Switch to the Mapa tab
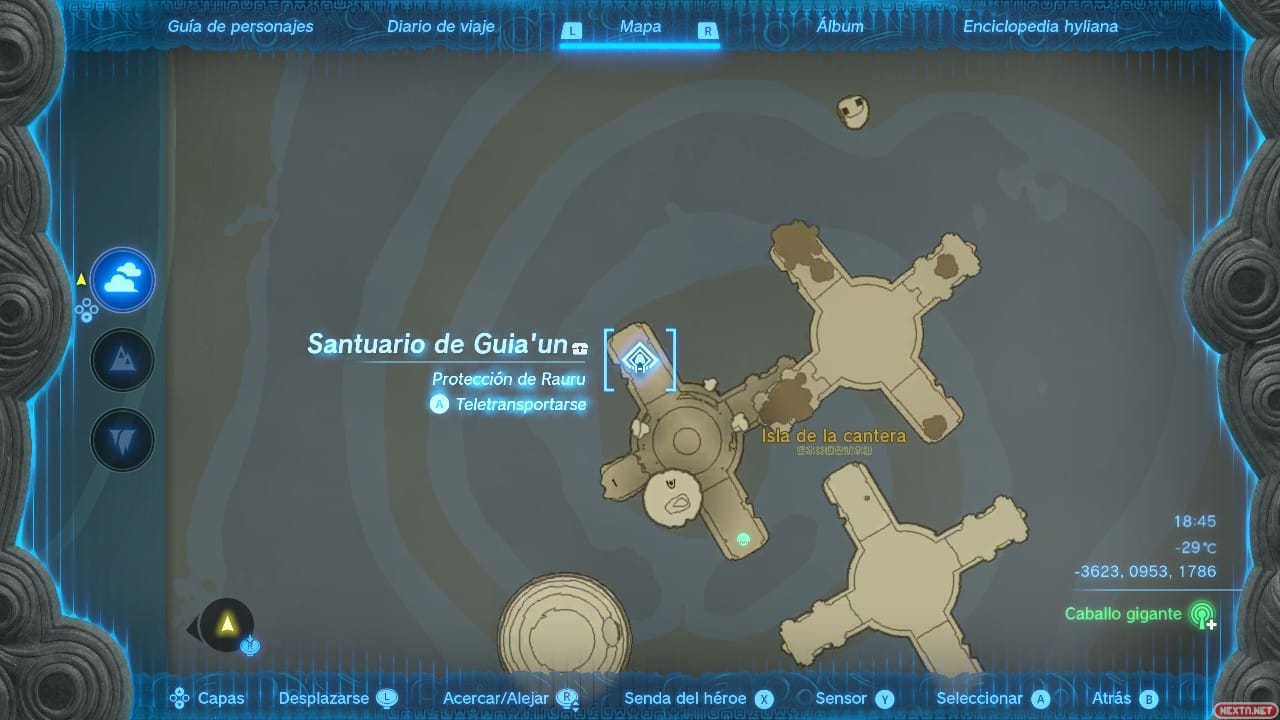Viewport: 1280px width, 720px height. click(x=640, y=27)
